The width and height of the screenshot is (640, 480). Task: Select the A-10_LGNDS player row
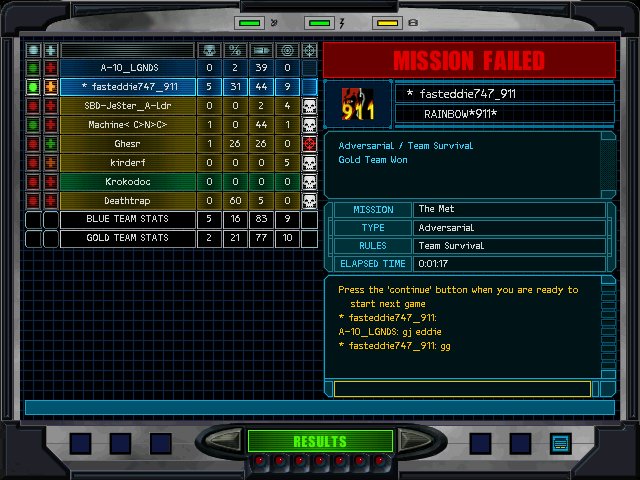point(127,68)
